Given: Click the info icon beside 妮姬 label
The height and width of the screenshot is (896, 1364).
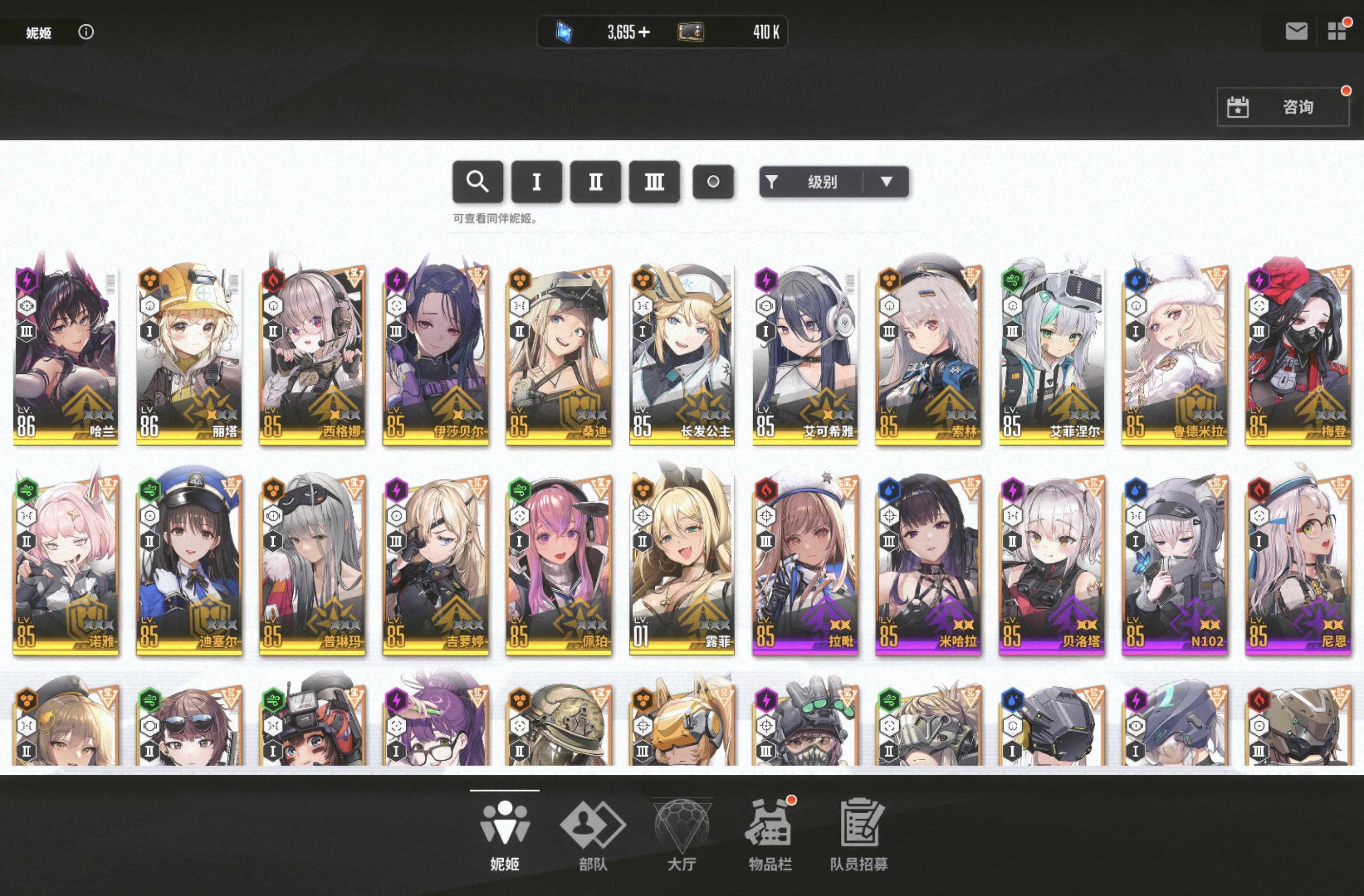Looking at the screenshot, I should click(87, 33).
